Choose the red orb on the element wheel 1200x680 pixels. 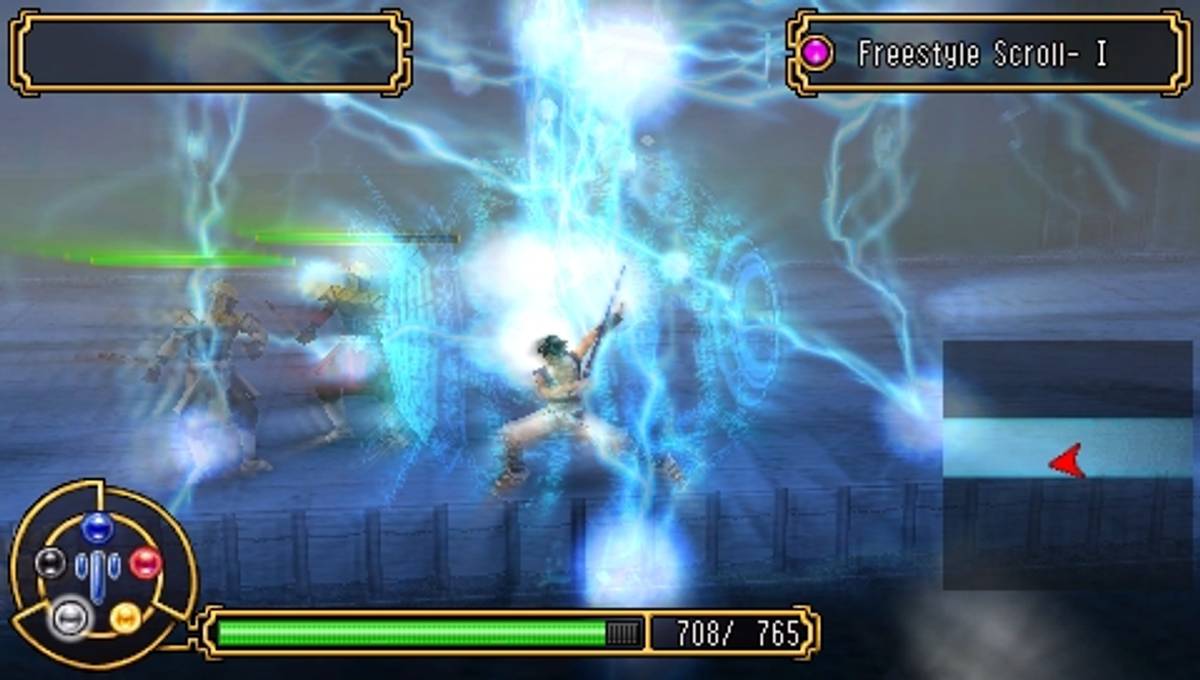click(145, 563)
